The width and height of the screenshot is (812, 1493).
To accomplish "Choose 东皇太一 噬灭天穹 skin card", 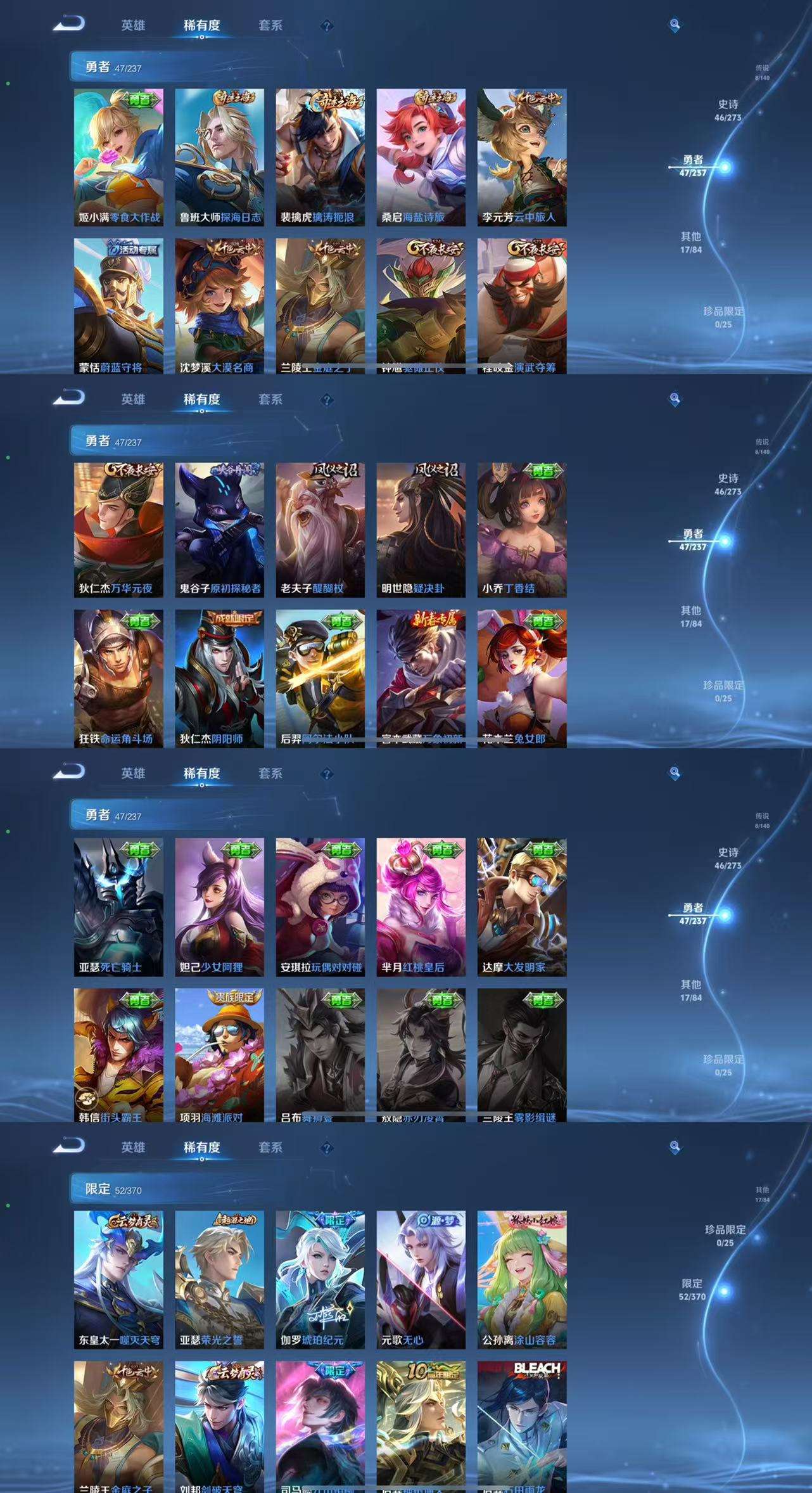I will 118,1280.
